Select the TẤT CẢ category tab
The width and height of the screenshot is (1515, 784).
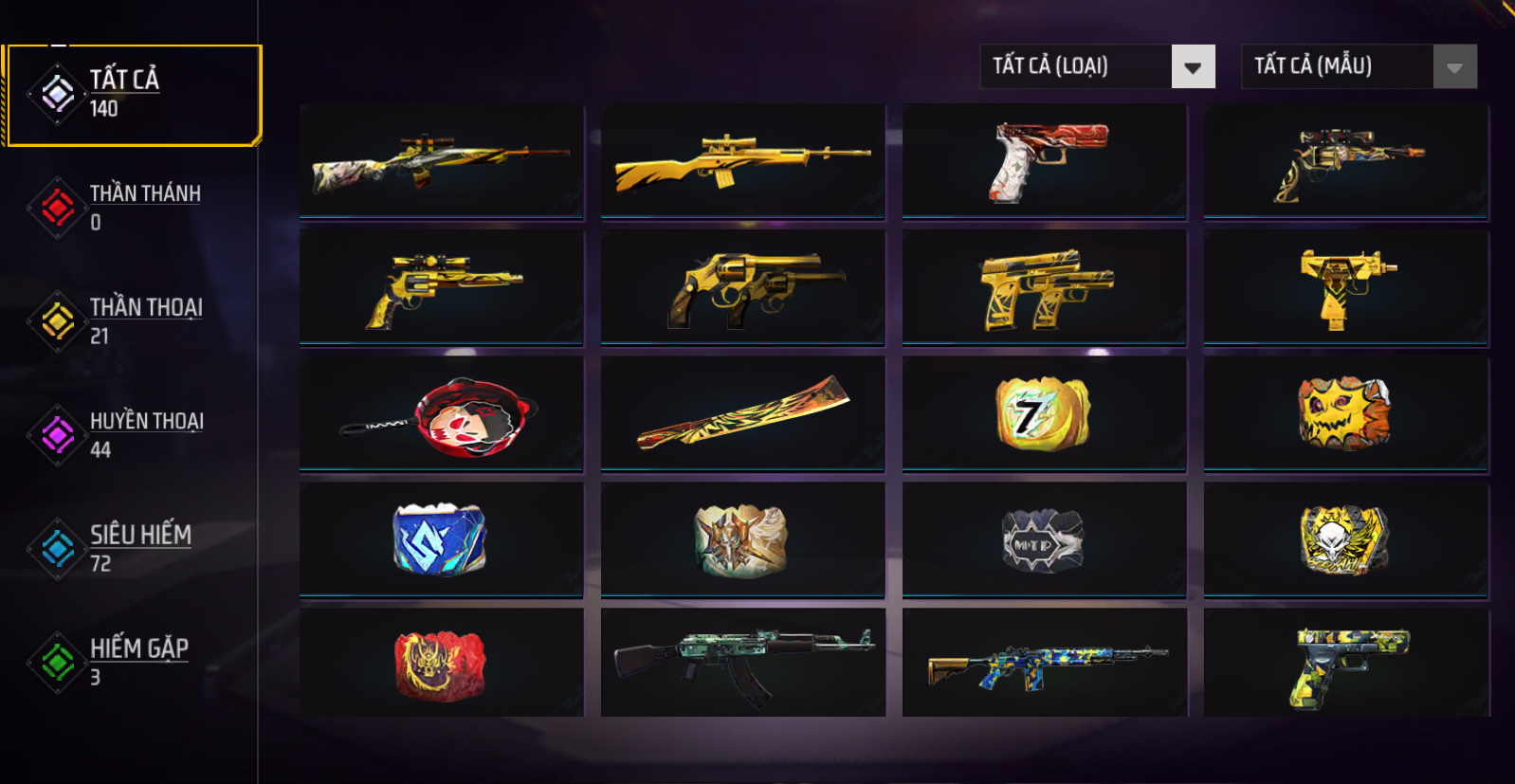coord(133,95)
